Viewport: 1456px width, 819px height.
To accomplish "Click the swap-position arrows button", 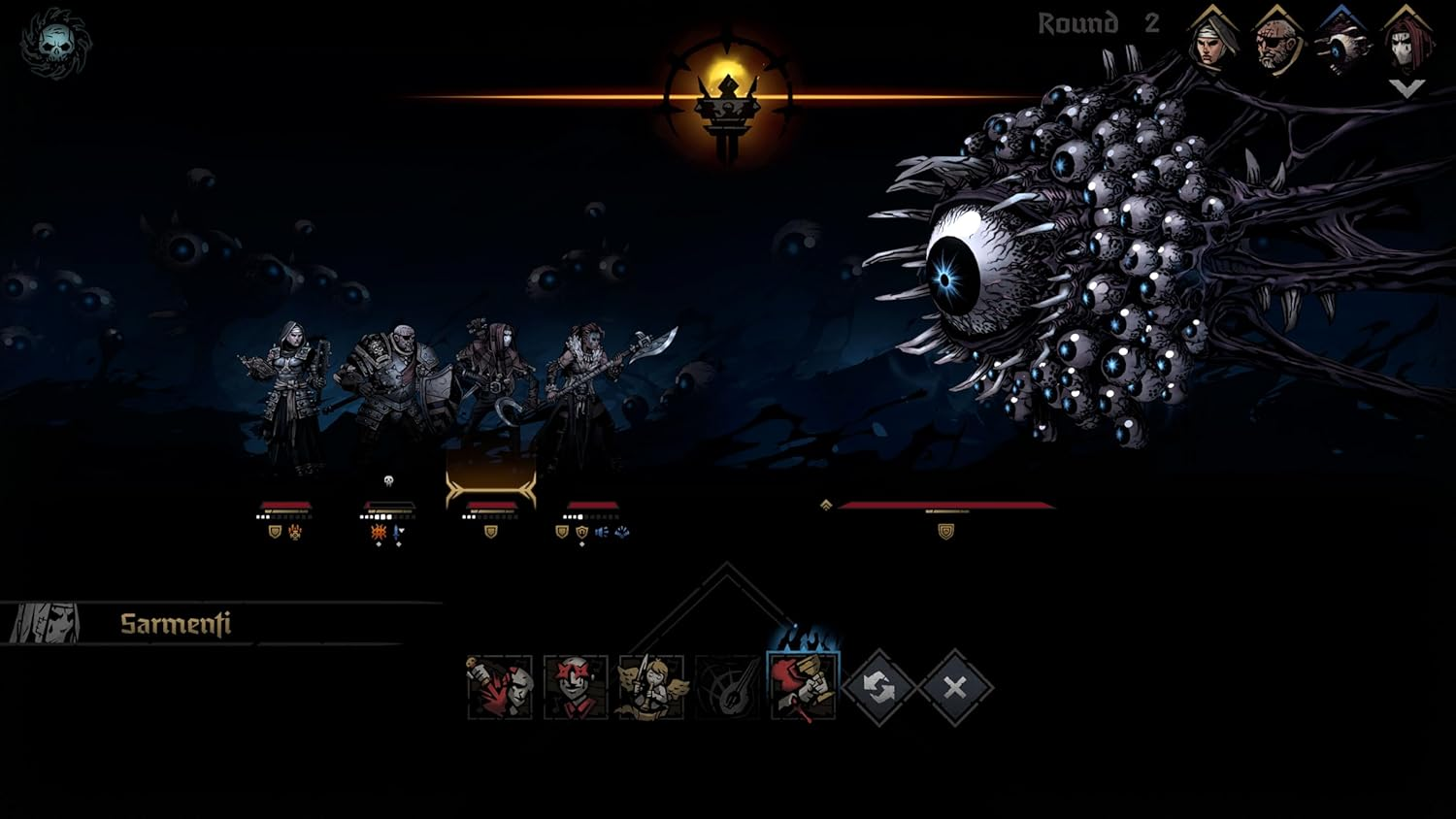I will [878, 689].
